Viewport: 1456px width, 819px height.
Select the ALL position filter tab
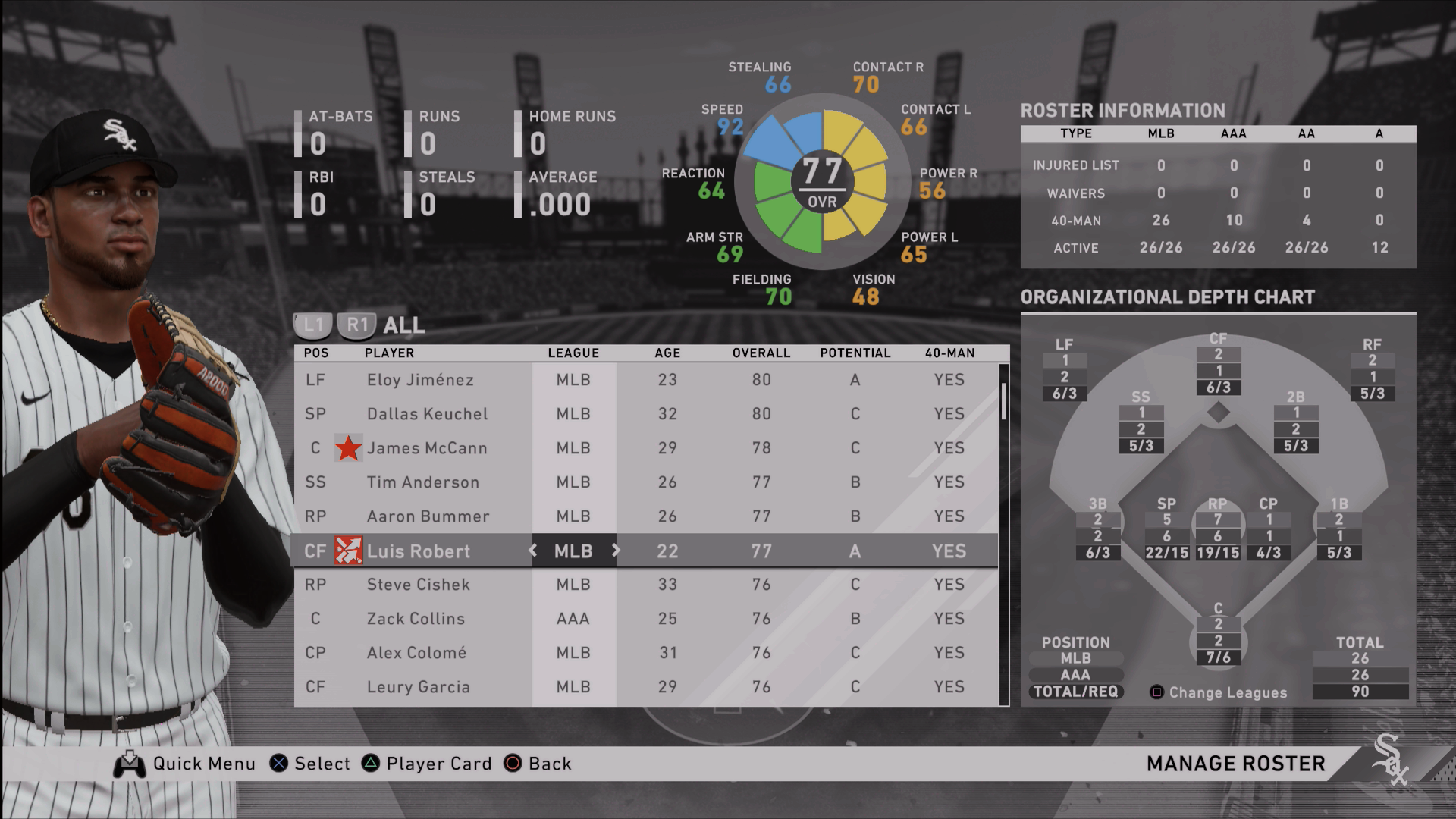click(403, 325)
